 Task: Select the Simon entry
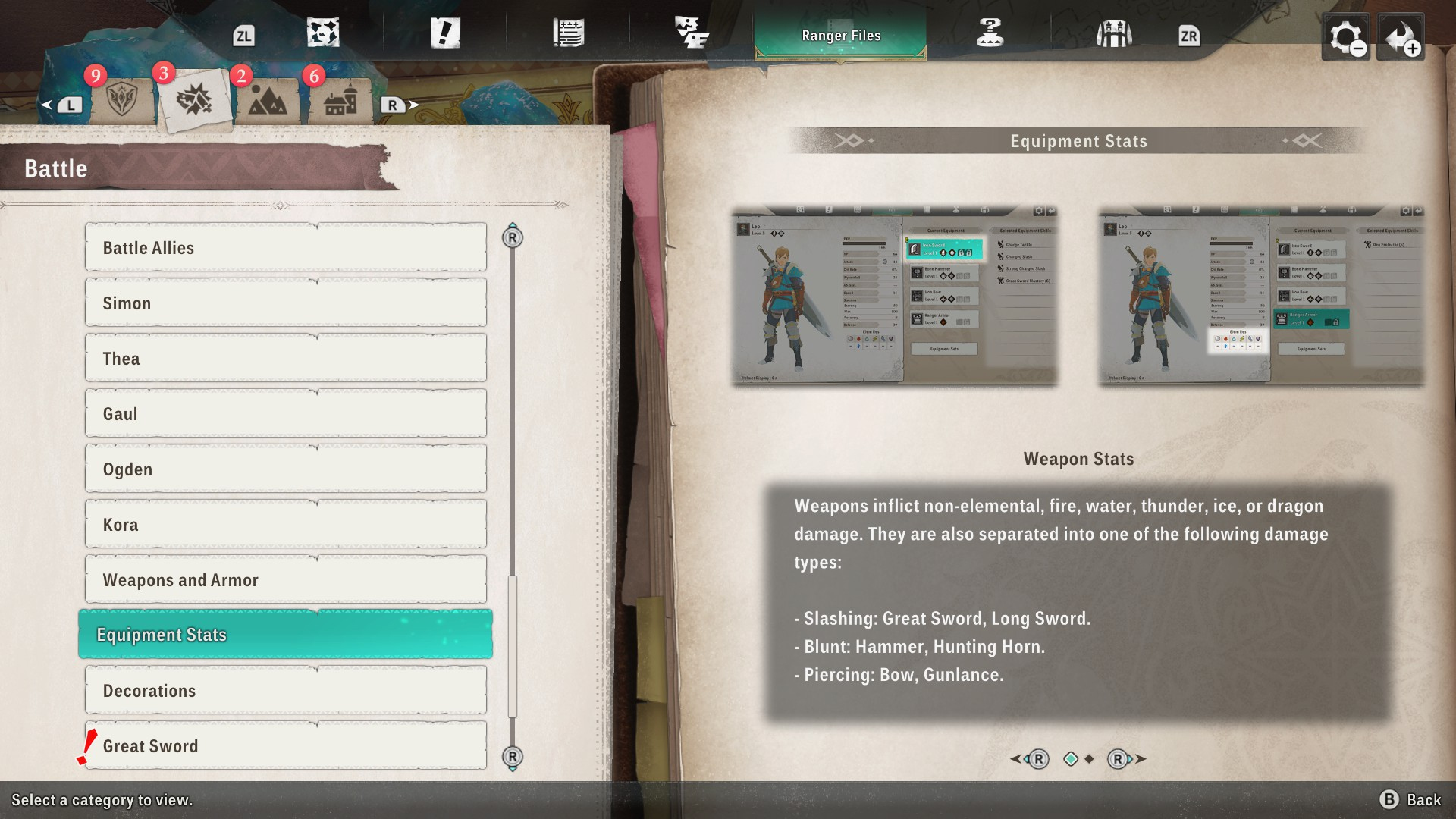coord(285,303)
